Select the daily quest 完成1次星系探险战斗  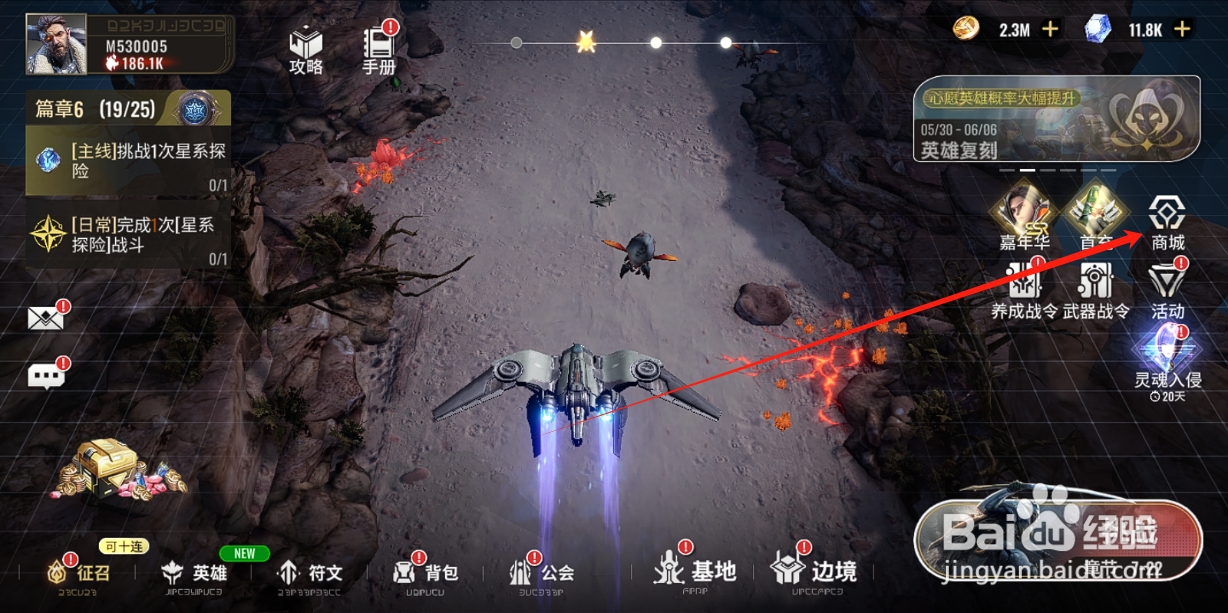[x=128, y=240]
